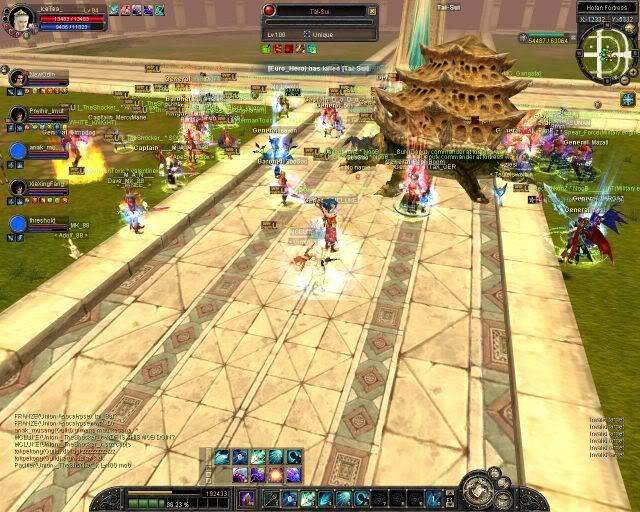Click the first buff icon beside player name
640x512 pixels.
point(114,9)
